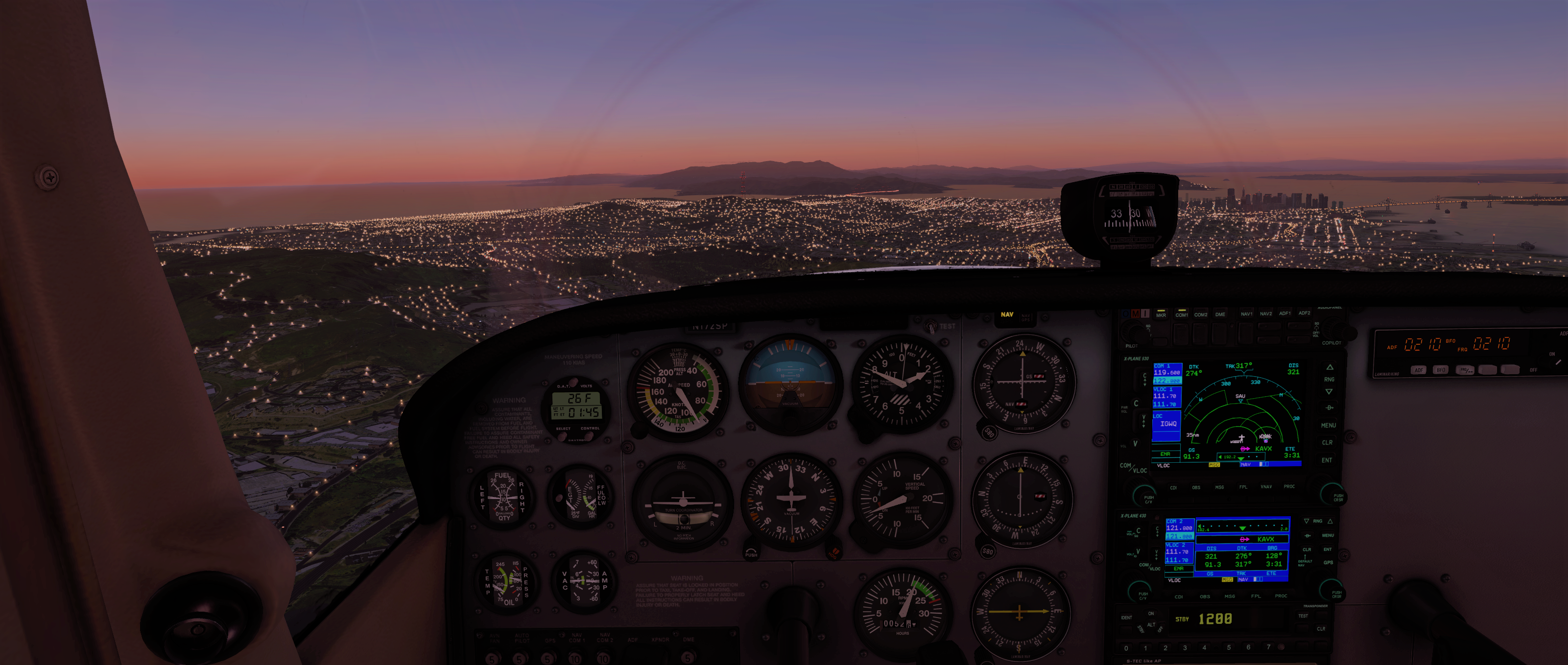Click the down chevron range key on the GNS 530
This screenshot has height=665, width=1568.
pos(1330,392)
